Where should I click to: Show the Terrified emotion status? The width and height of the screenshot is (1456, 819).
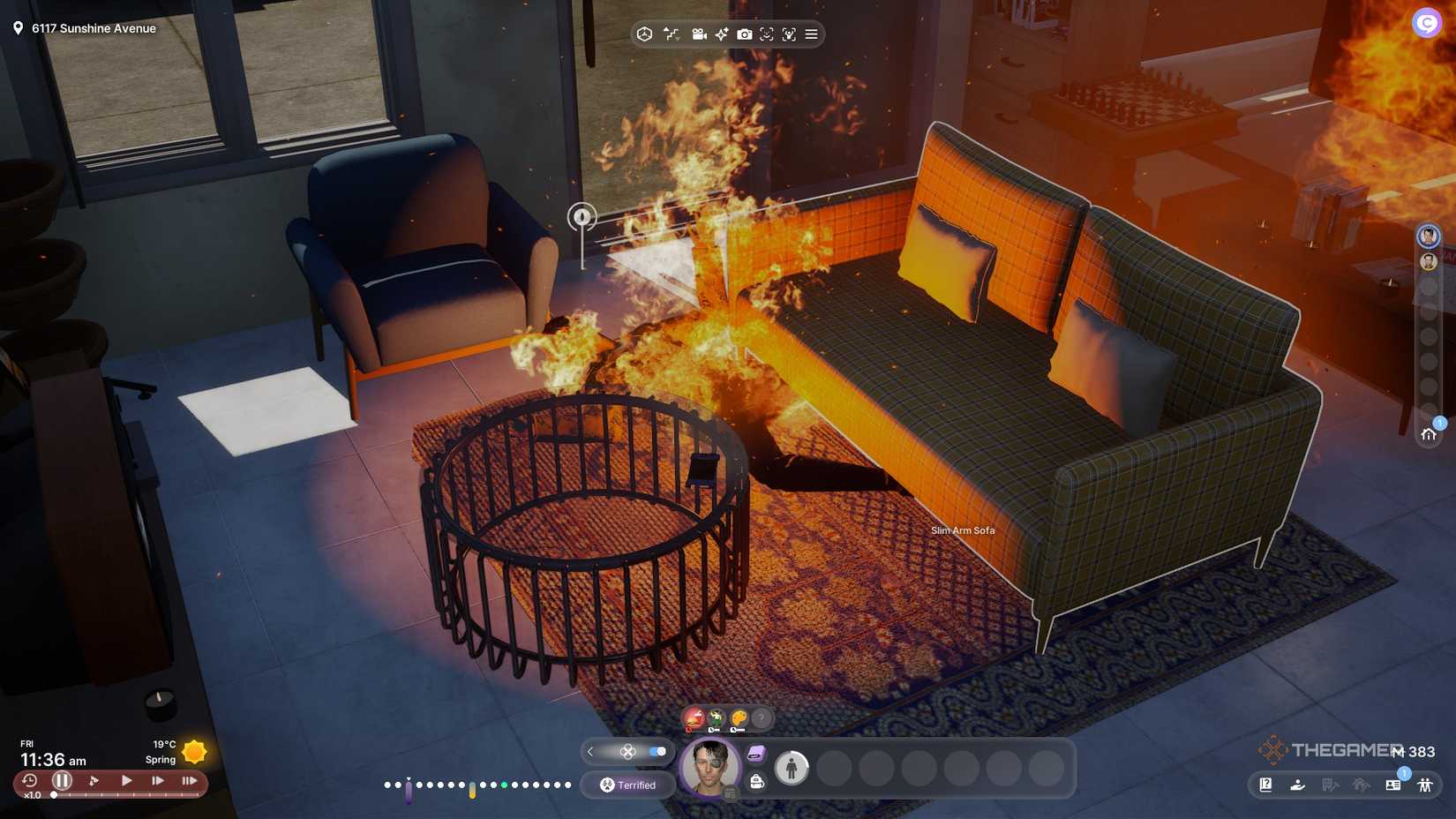pos(628,785)
